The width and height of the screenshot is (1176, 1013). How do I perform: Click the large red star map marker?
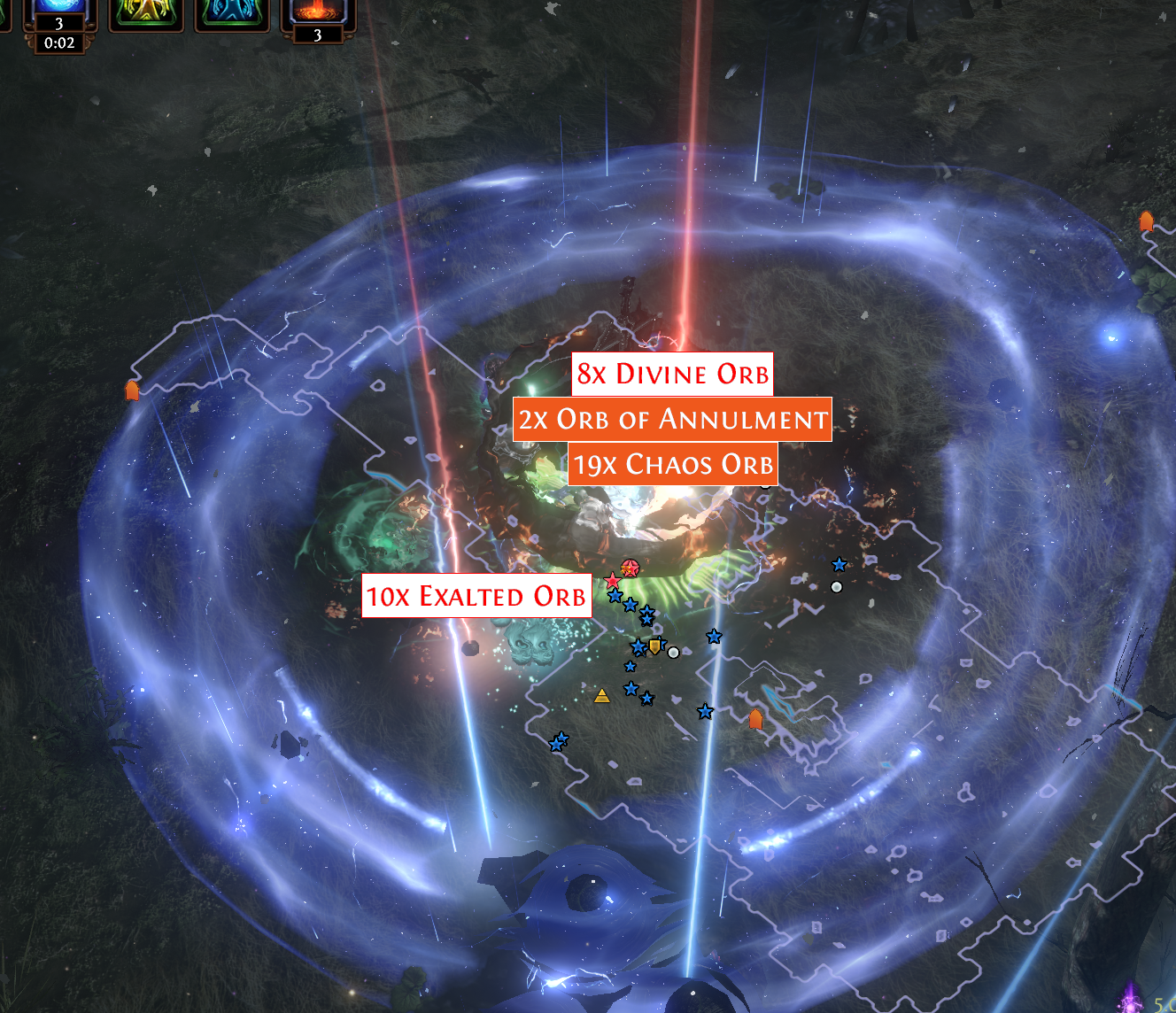coord(613,579)
